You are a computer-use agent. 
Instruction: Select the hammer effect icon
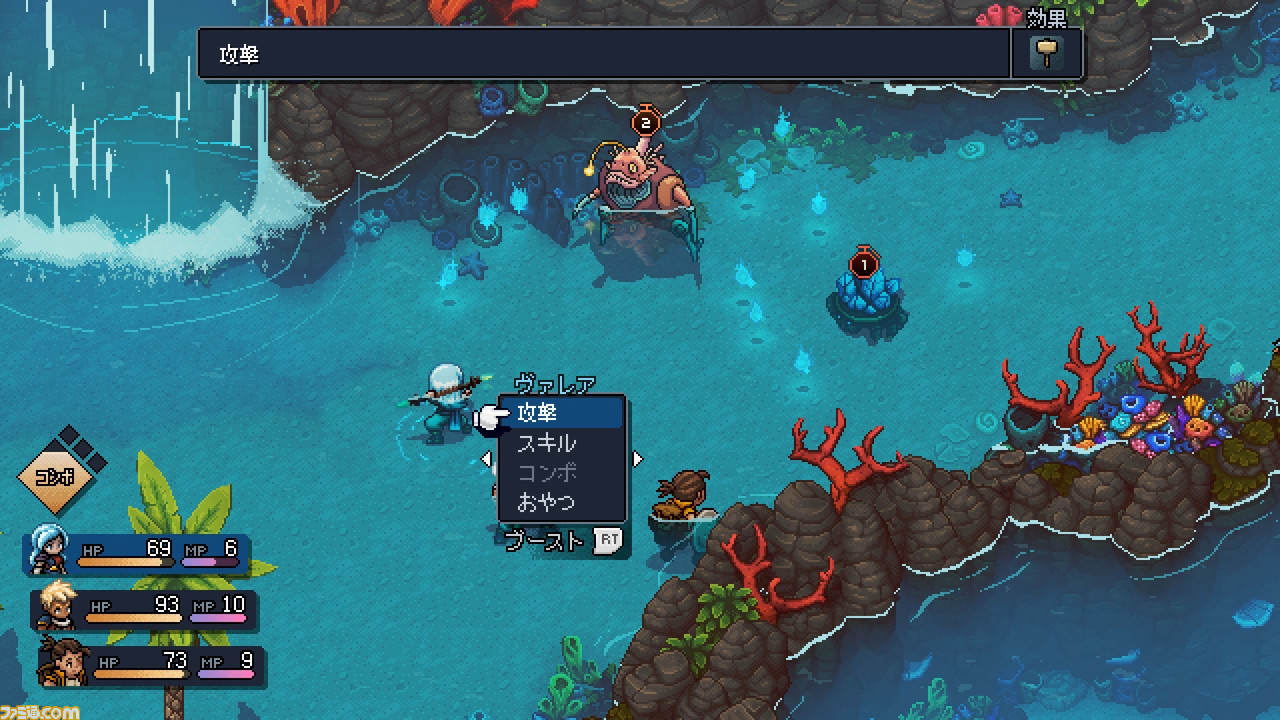click(x=1047, y=53)
